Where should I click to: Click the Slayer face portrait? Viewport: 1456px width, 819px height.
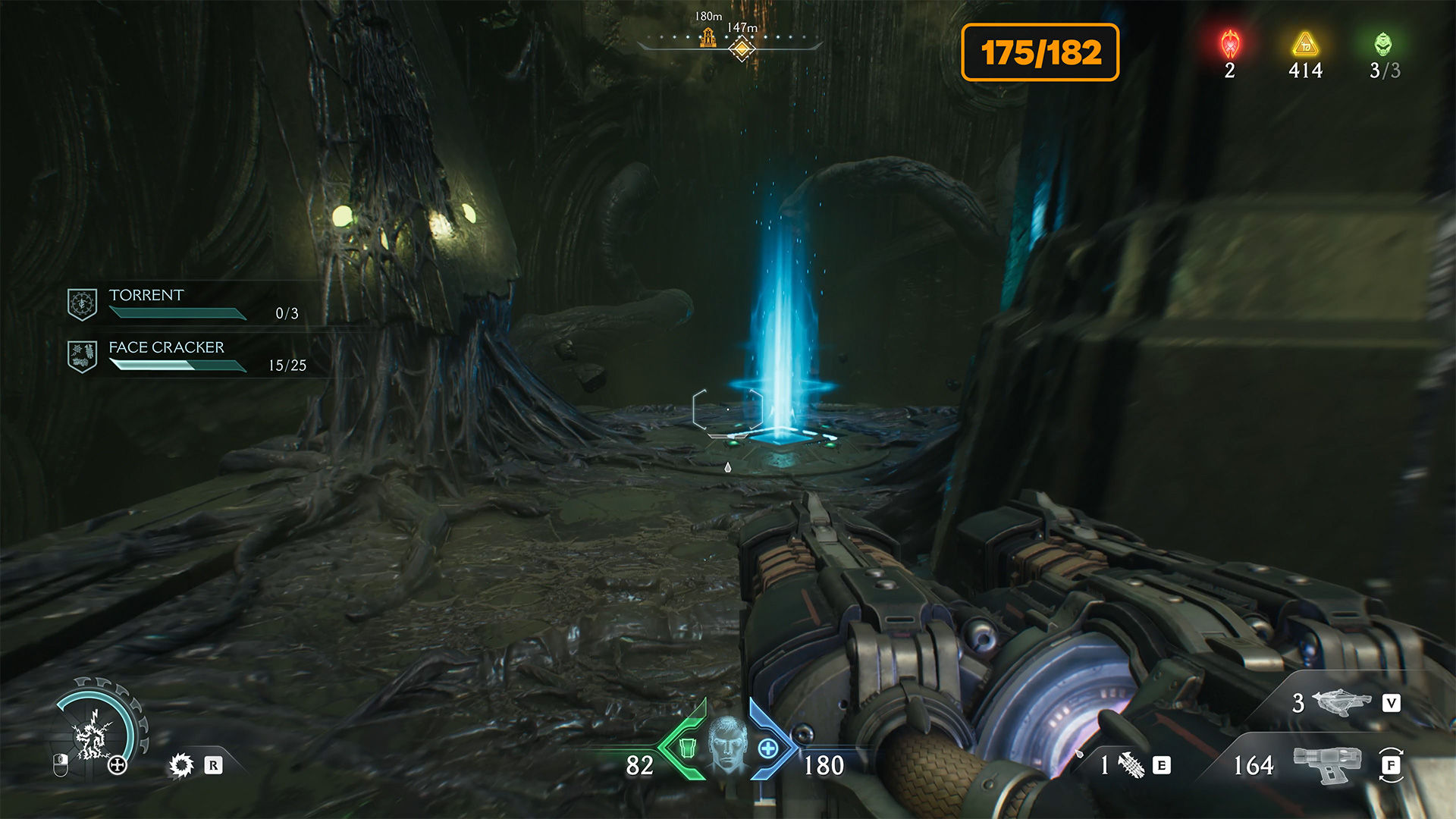point(727,745)
